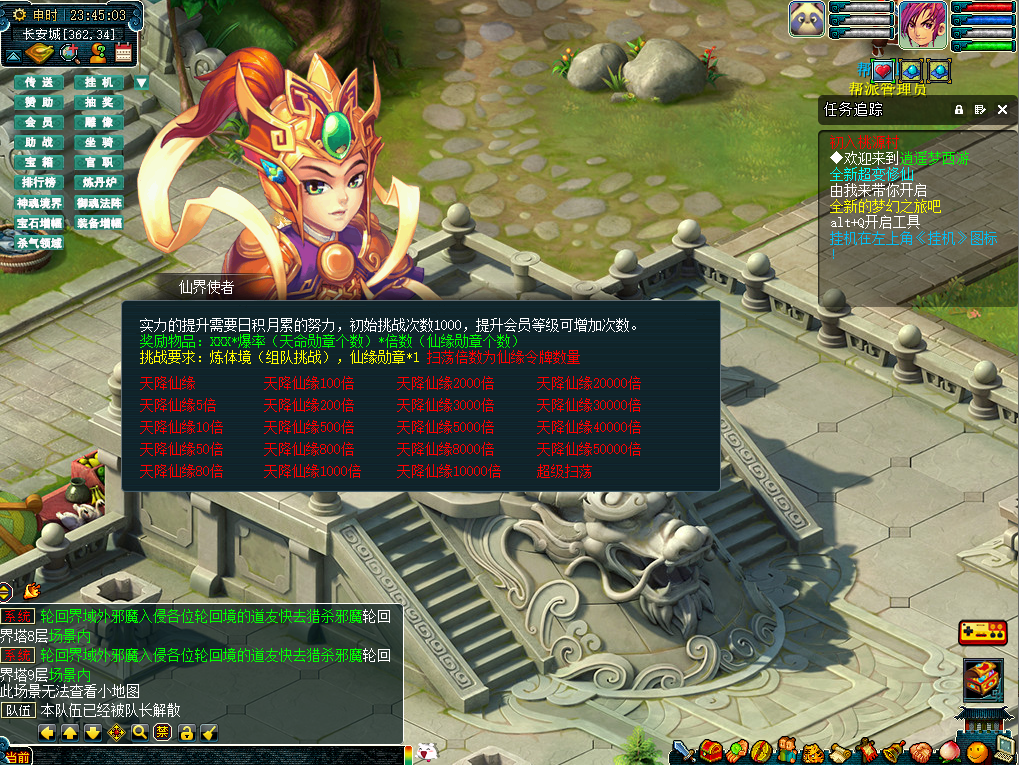Choose 天降仙缘2000倍 in dialogue
1019x765 pixels.
point(445,384)
